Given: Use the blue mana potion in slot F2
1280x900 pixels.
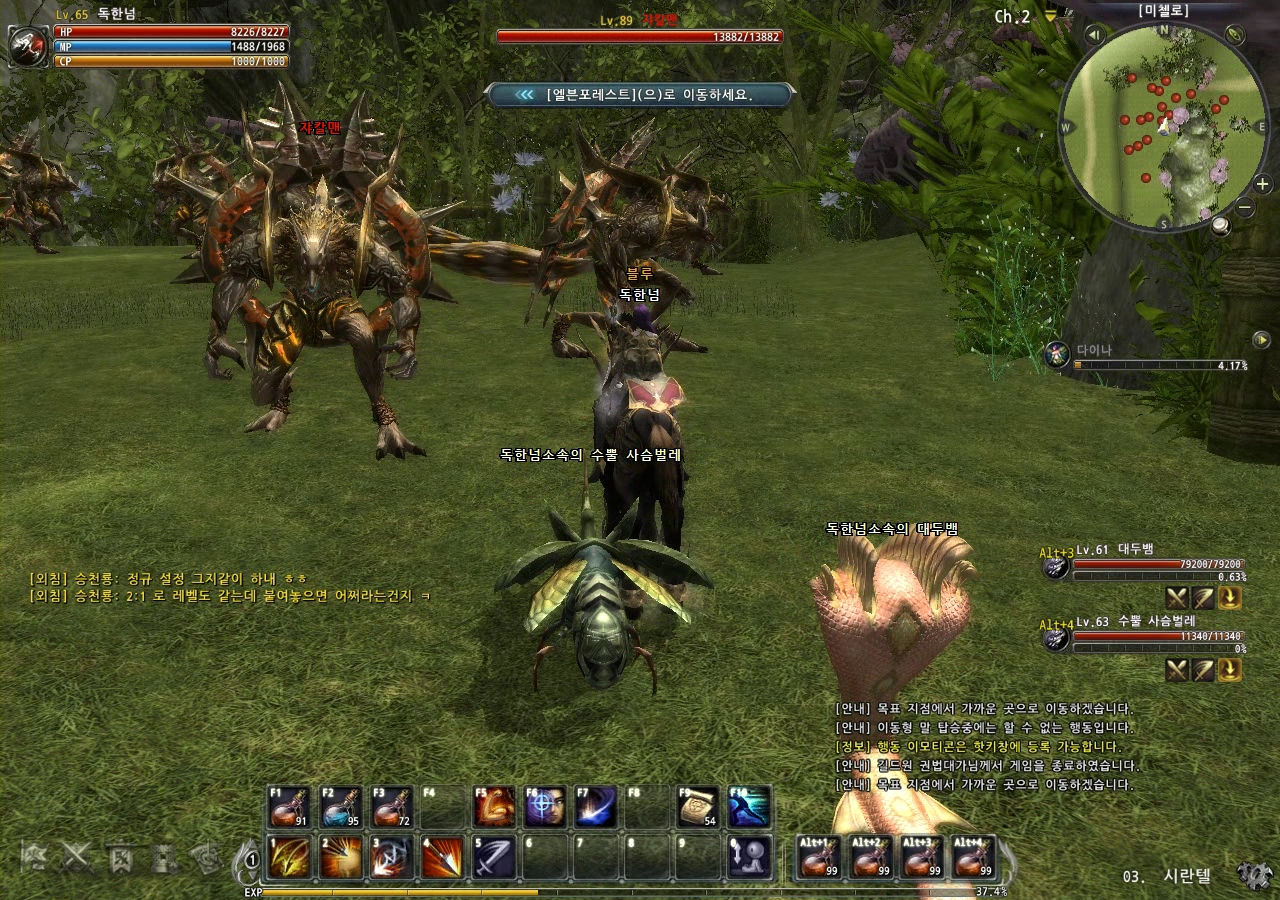Looking at the screenshot, I should pyautogui.click(x=341, y=807).
